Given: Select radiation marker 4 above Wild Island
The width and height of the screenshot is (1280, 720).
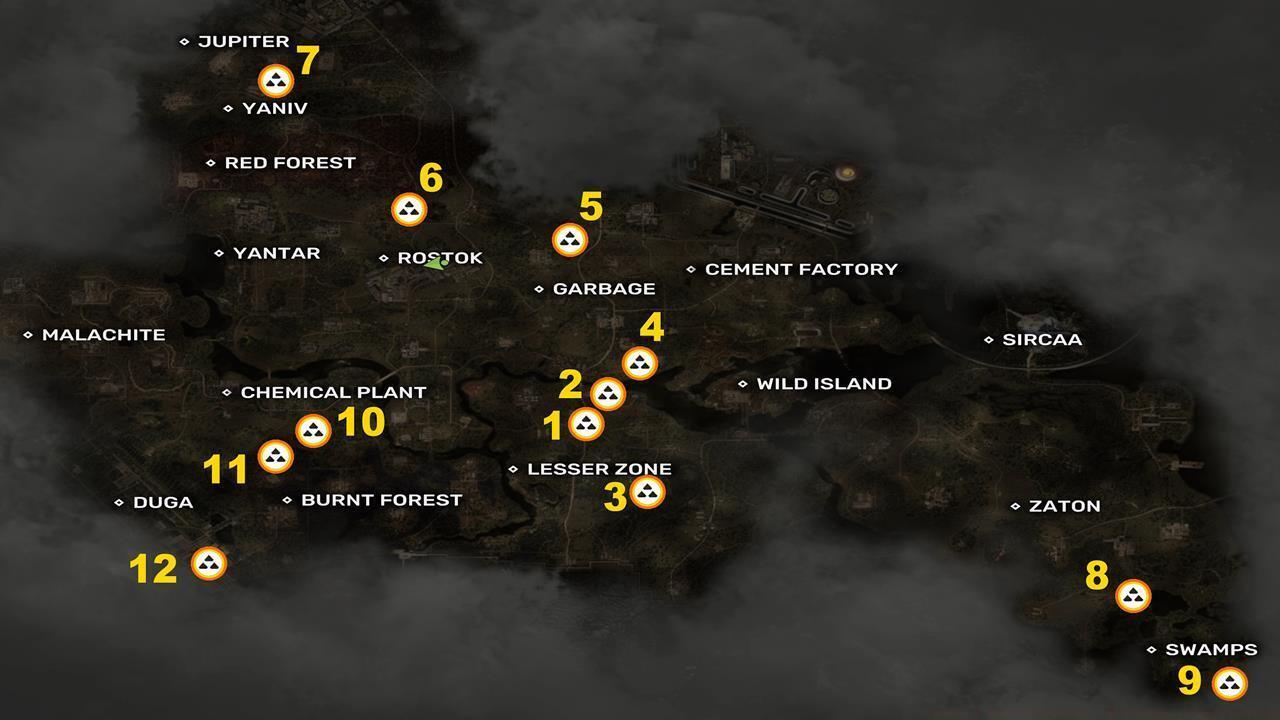Looking at the screenshot, I should coord(639,364).
